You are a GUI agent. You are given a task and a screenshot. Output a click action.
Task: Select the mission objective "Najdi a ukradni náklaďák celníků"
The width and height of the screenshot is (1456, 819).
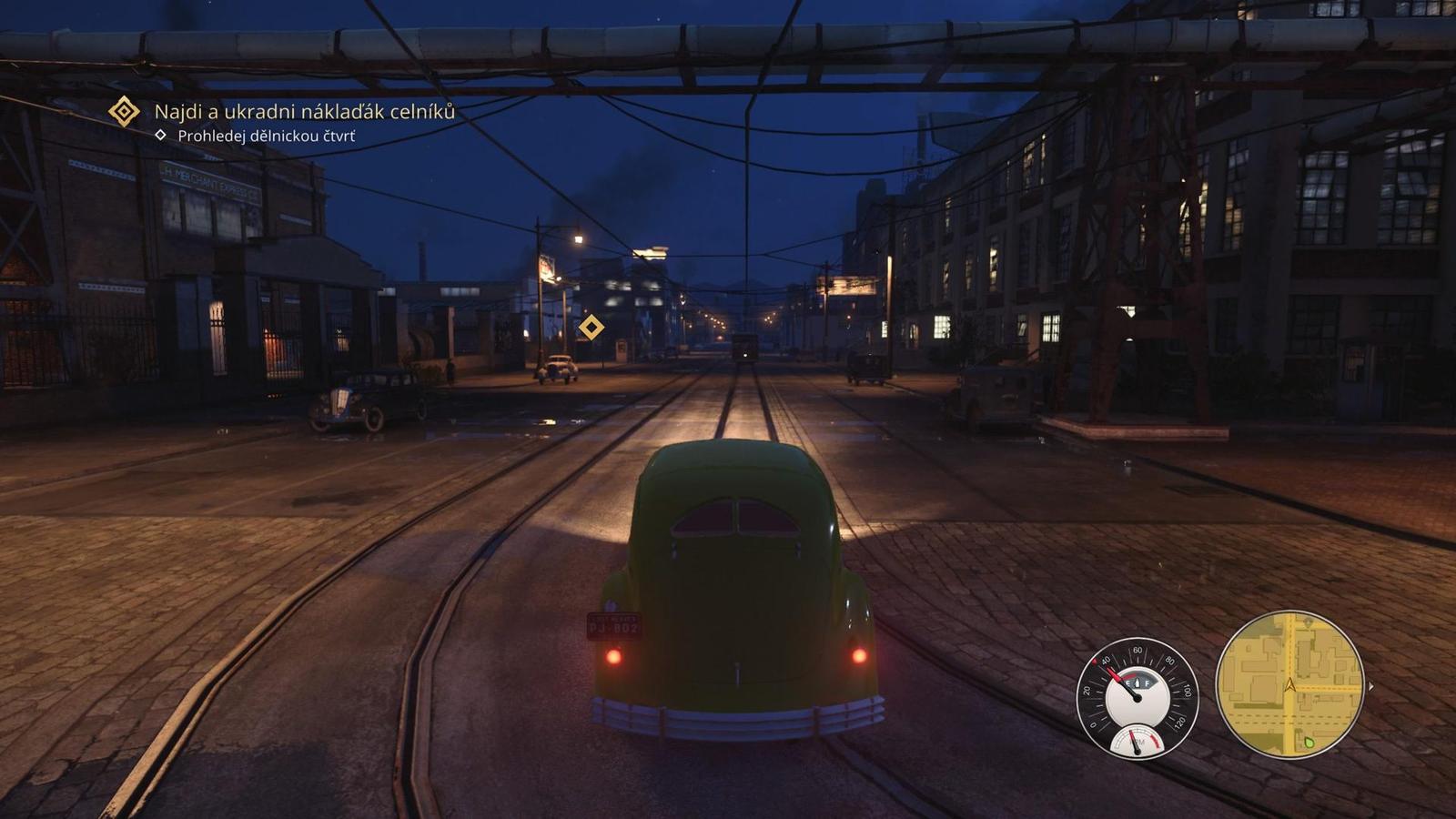click(x=304, y=112)
